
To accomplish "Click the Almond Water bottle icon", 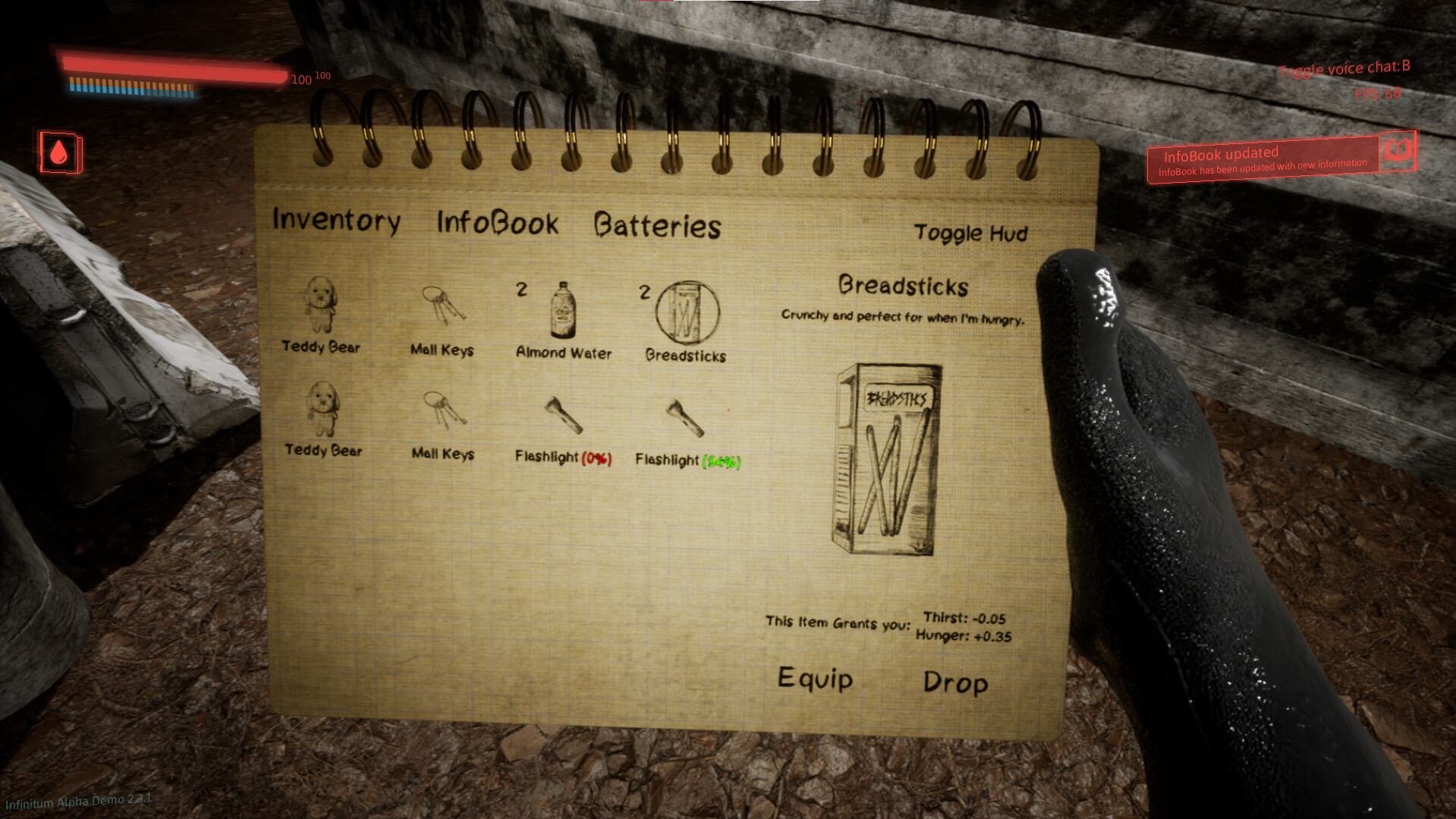I will 561,311.
